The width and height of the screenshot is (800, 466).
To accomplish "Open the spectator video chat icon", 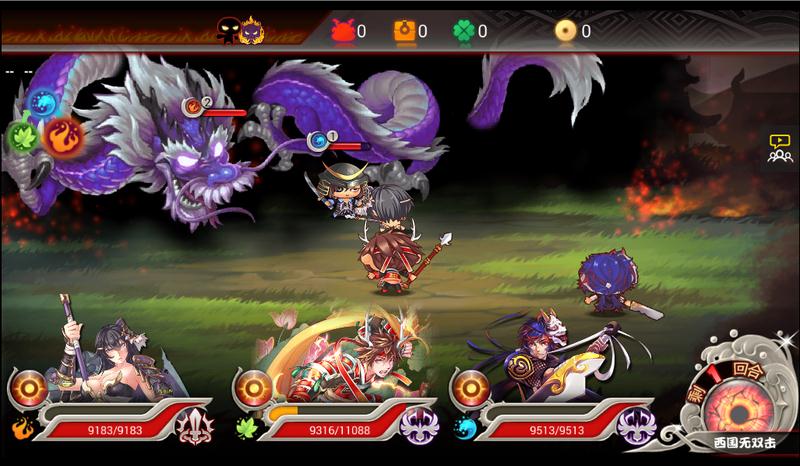I will point(779,149).
